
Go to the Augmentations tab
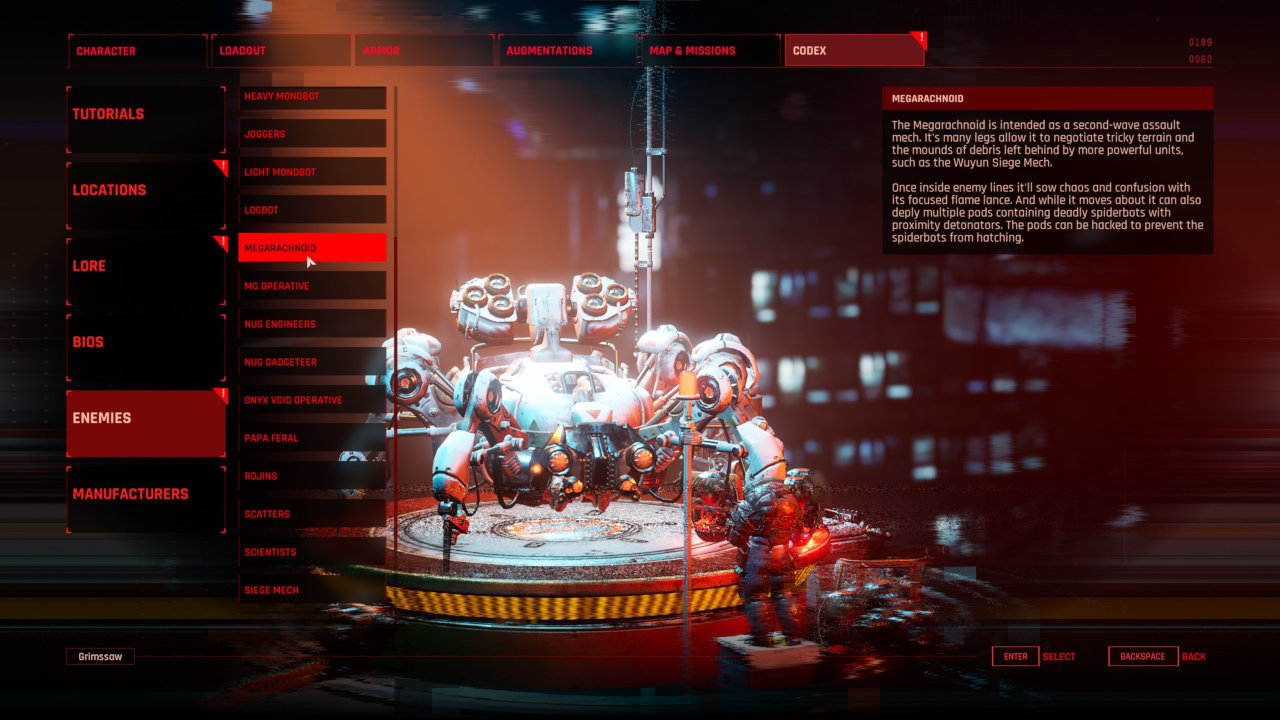click(x=568, y=51)
